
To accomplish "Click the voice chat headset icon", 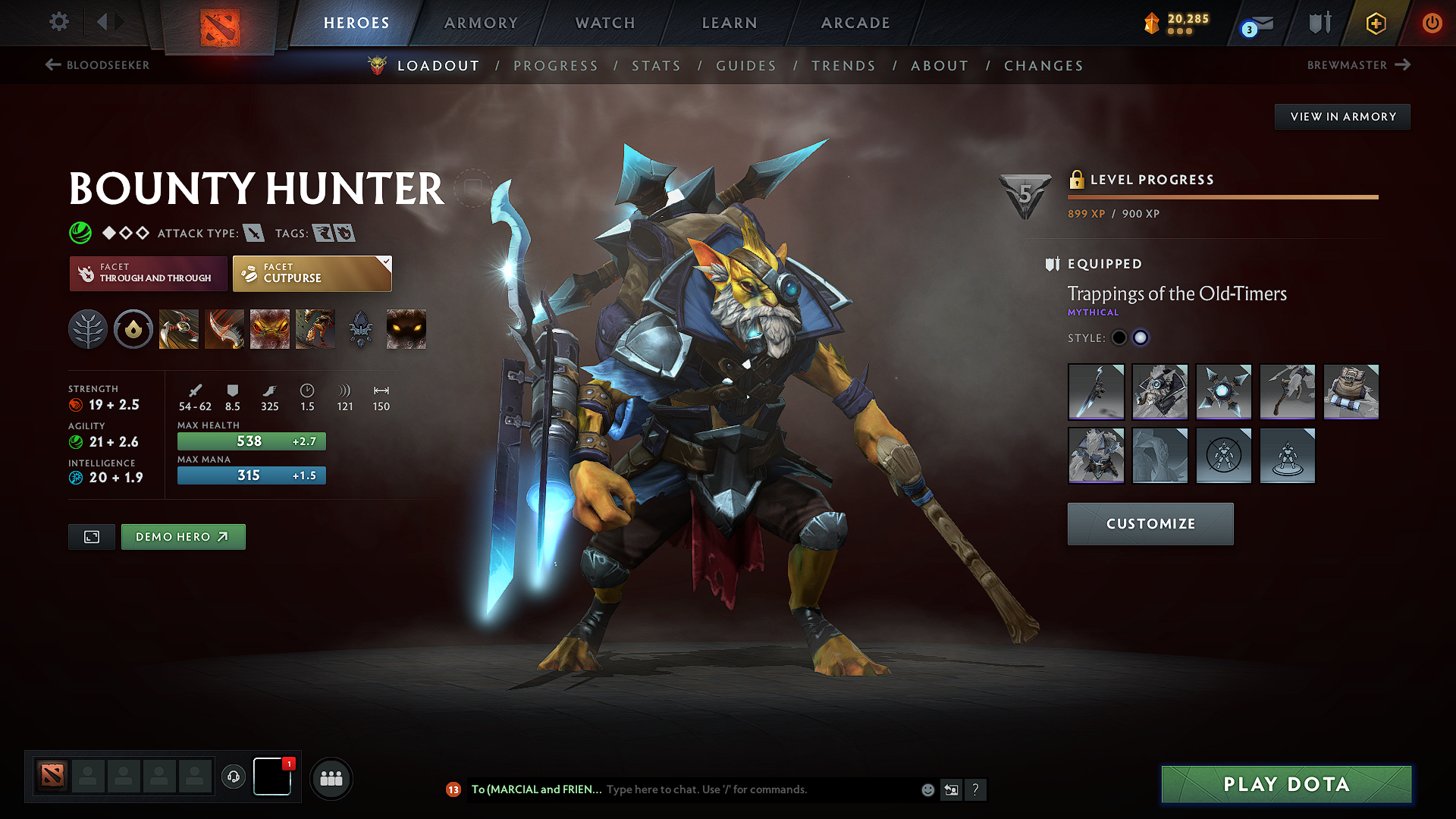I will pyautogui.click(x=233, y=777).
